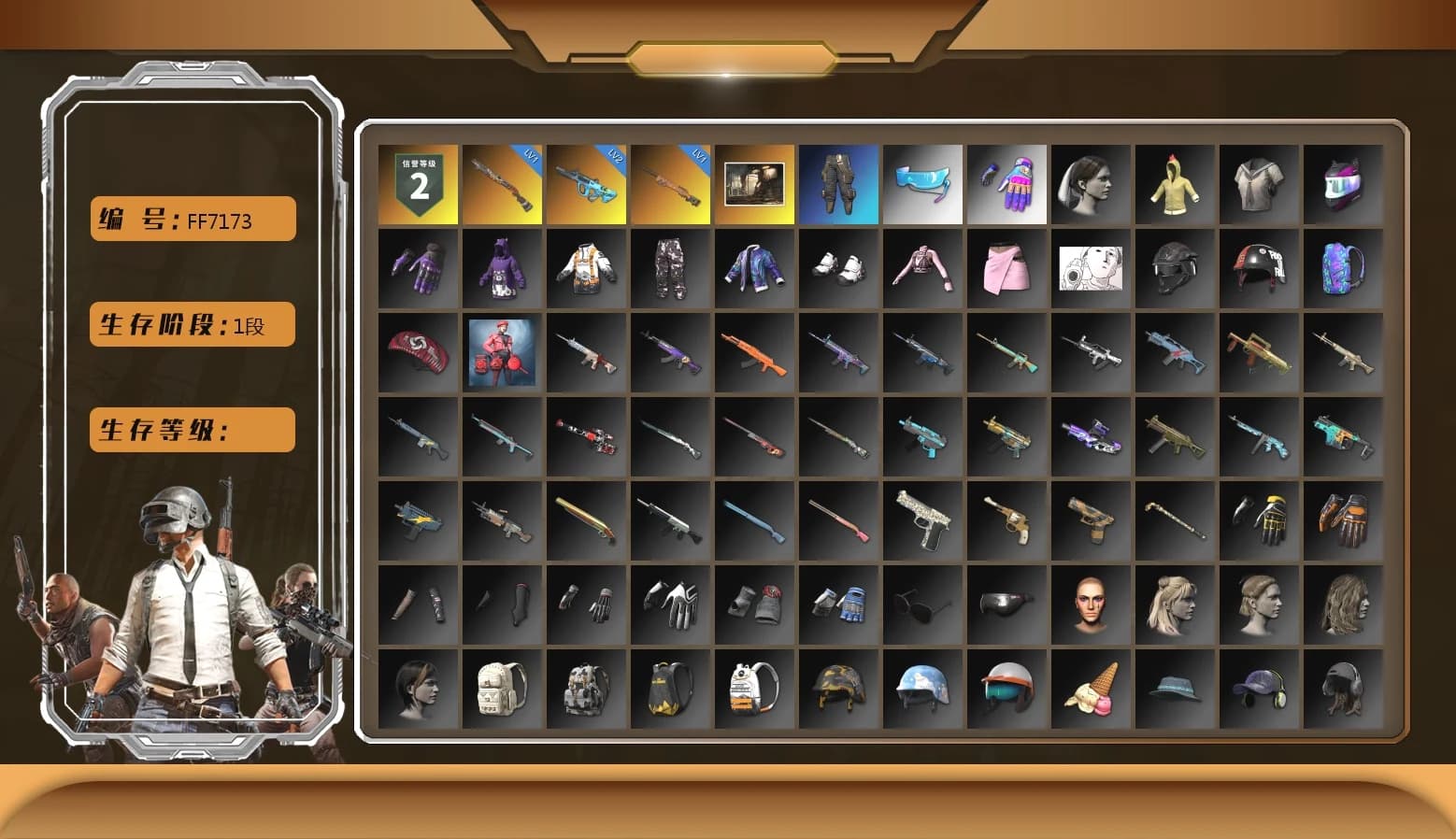1456x839 pixels.
Task: Click the FF7173 account number label
Action: (x=191, y=219)
